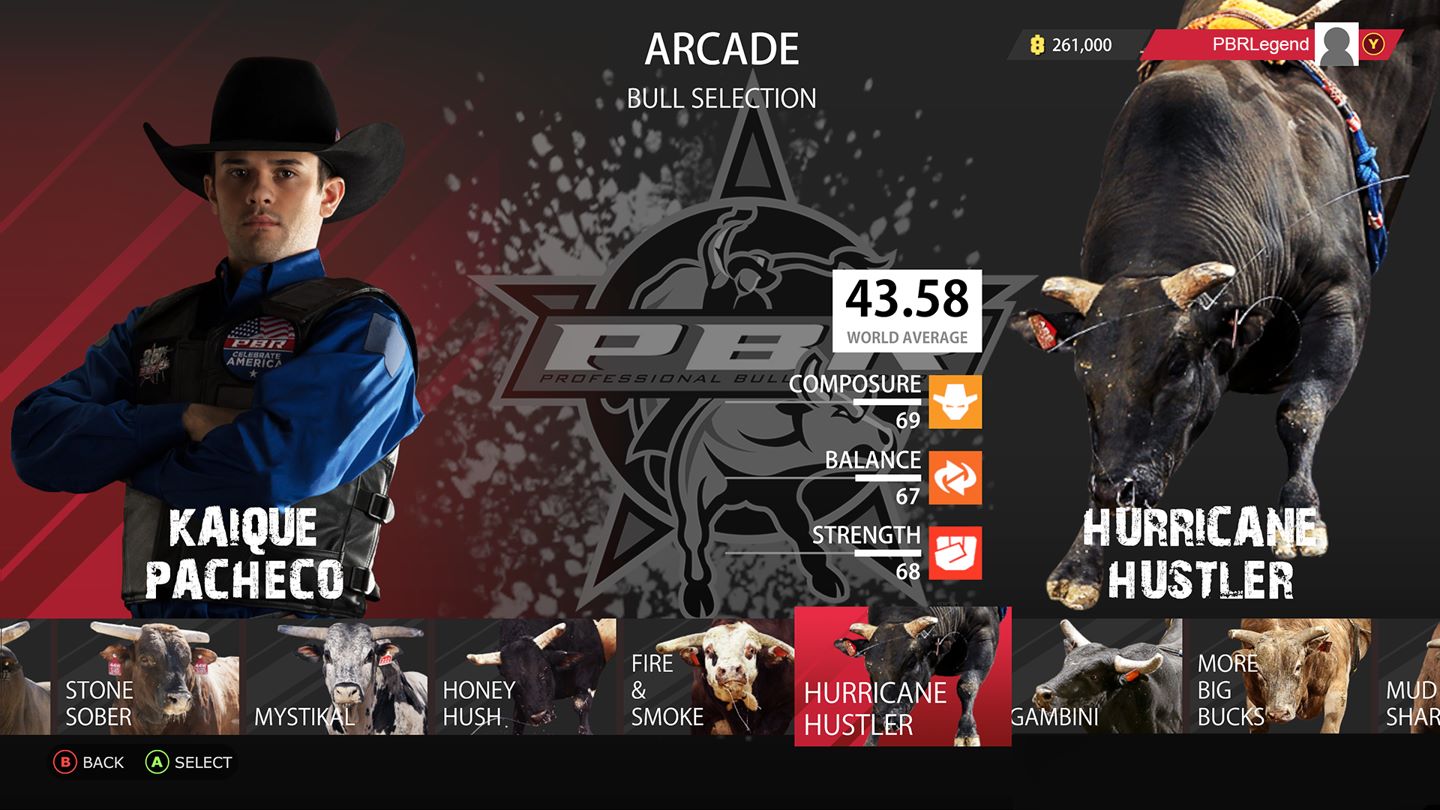
Task: Pick the Gambini bull
Action: pos(1100,675)
